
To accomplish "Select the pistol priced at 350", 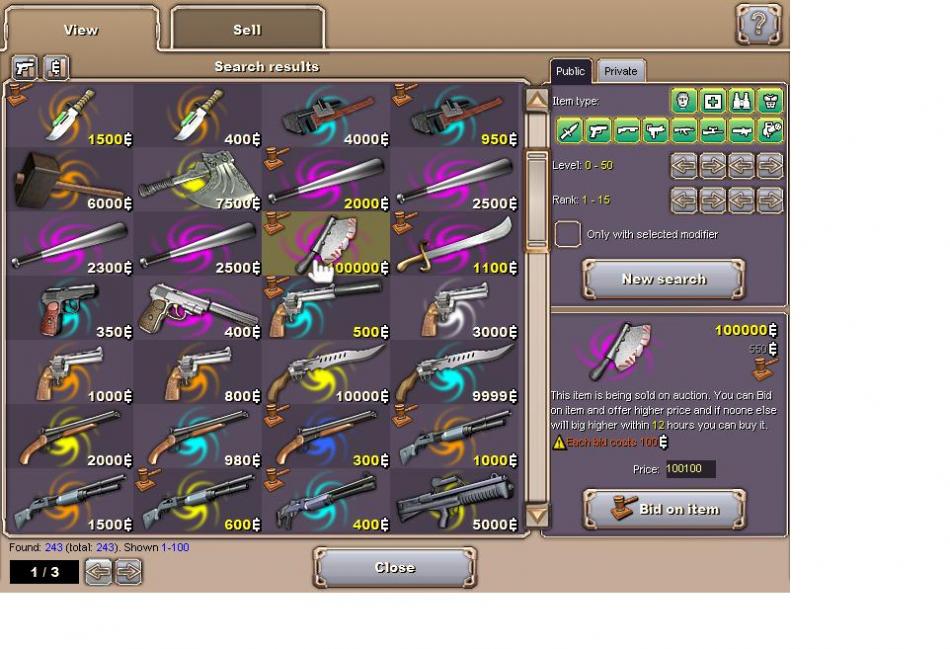I will pyautogui.click(x=70, y=308).
